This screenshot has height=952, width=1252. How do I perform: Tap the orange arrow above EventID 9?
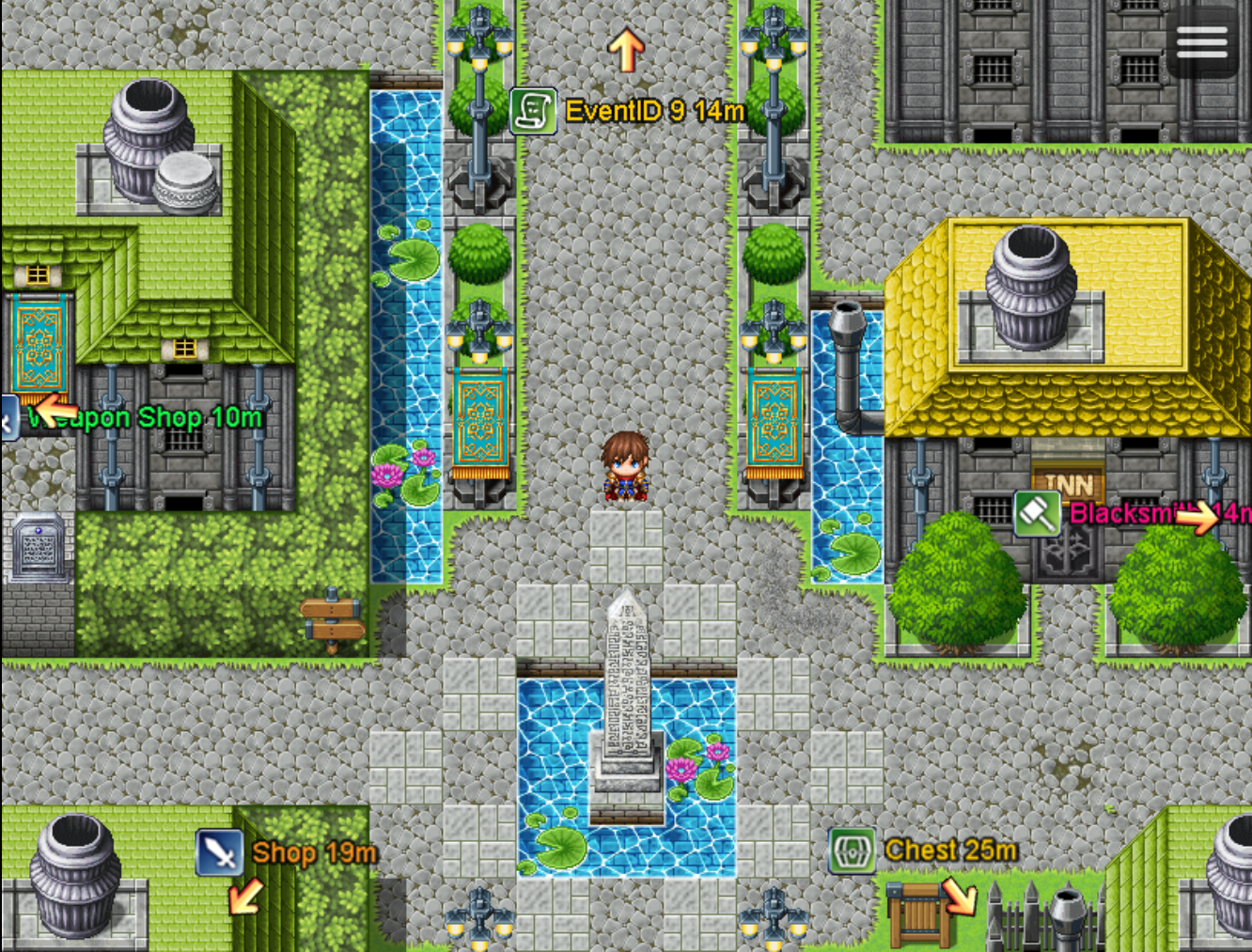pyautogui.click(x=626, y=49)
